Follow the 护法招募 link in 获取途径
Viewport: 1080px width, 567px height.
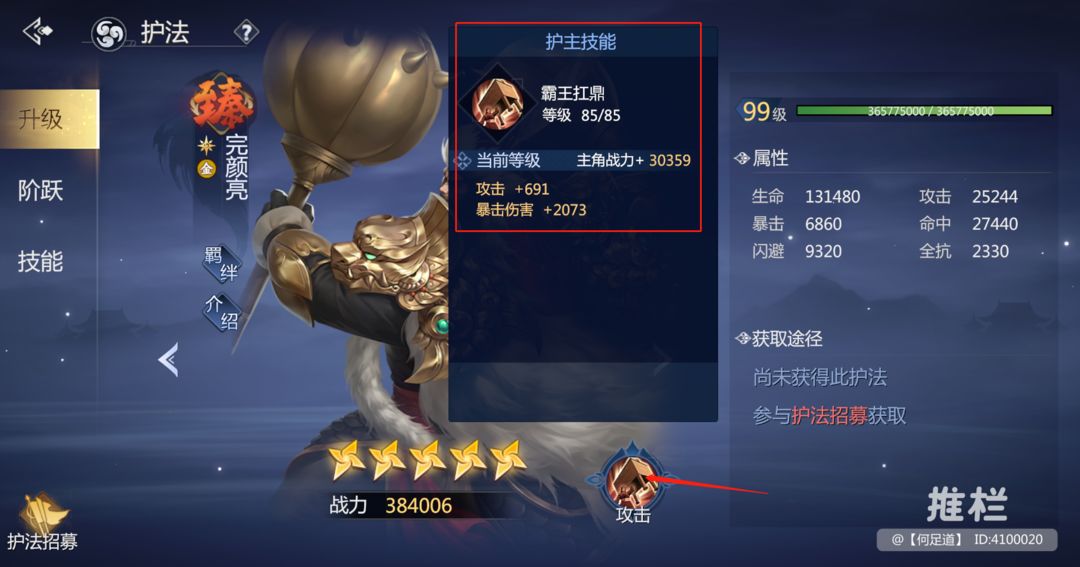[x=829, y=416]
